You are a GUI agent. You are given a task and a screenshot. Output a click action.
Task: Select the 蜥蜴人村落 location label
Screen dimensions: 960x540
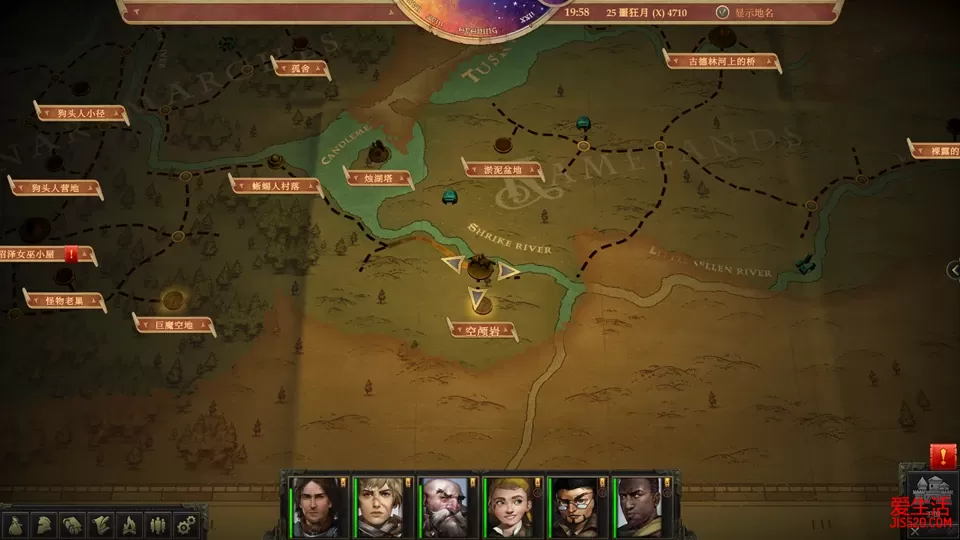click(276, 185)
